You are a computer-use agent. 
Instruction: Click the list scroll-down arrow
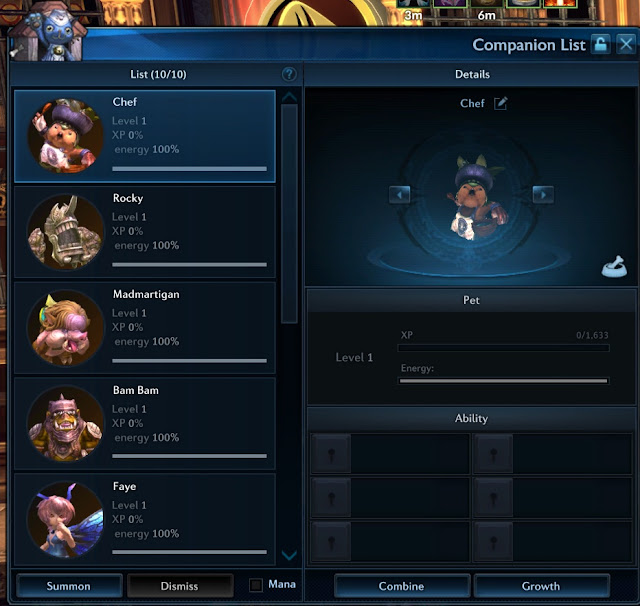pos(289,555)
